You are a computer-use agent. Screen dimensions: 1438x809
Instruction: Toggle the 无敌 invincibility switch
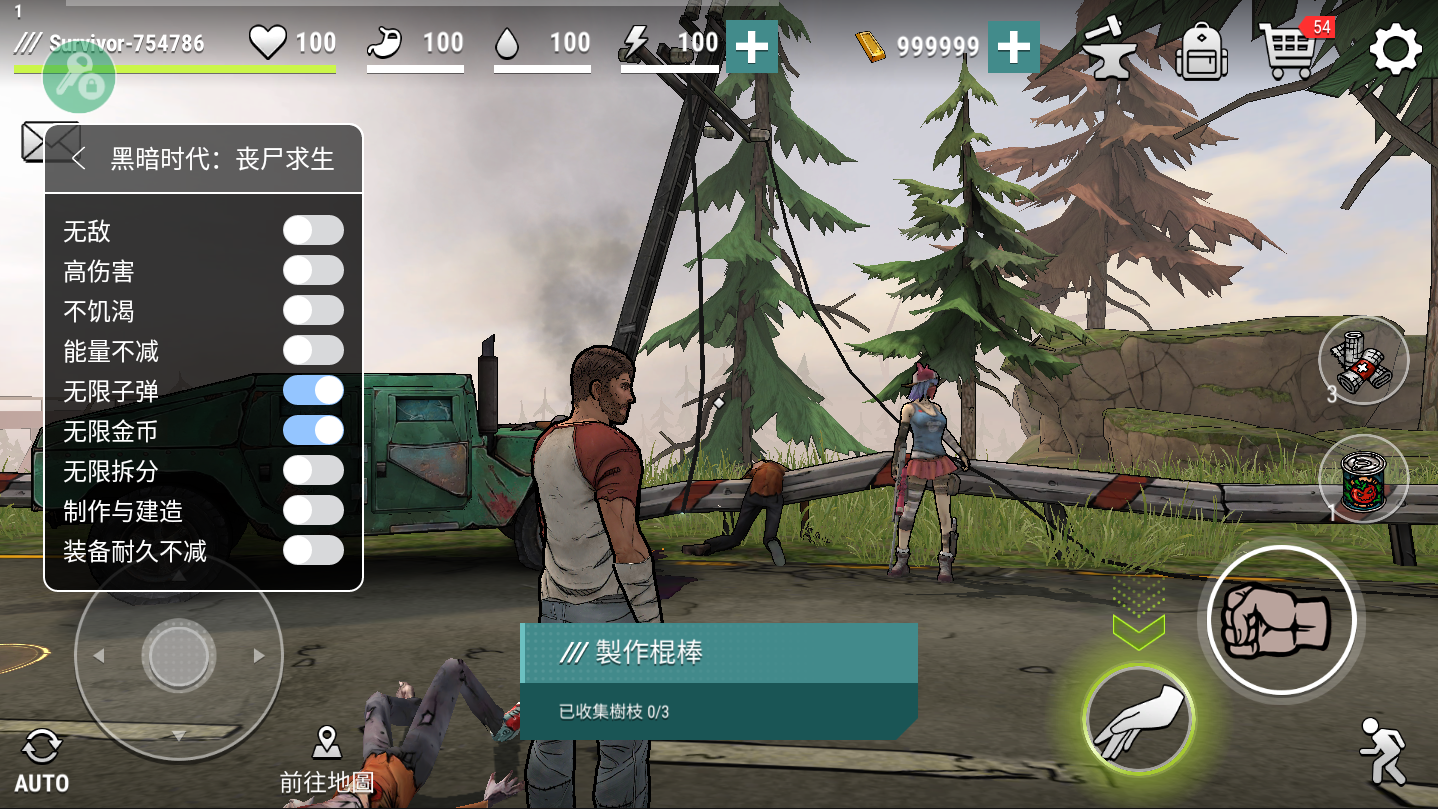tap(313, 230)
